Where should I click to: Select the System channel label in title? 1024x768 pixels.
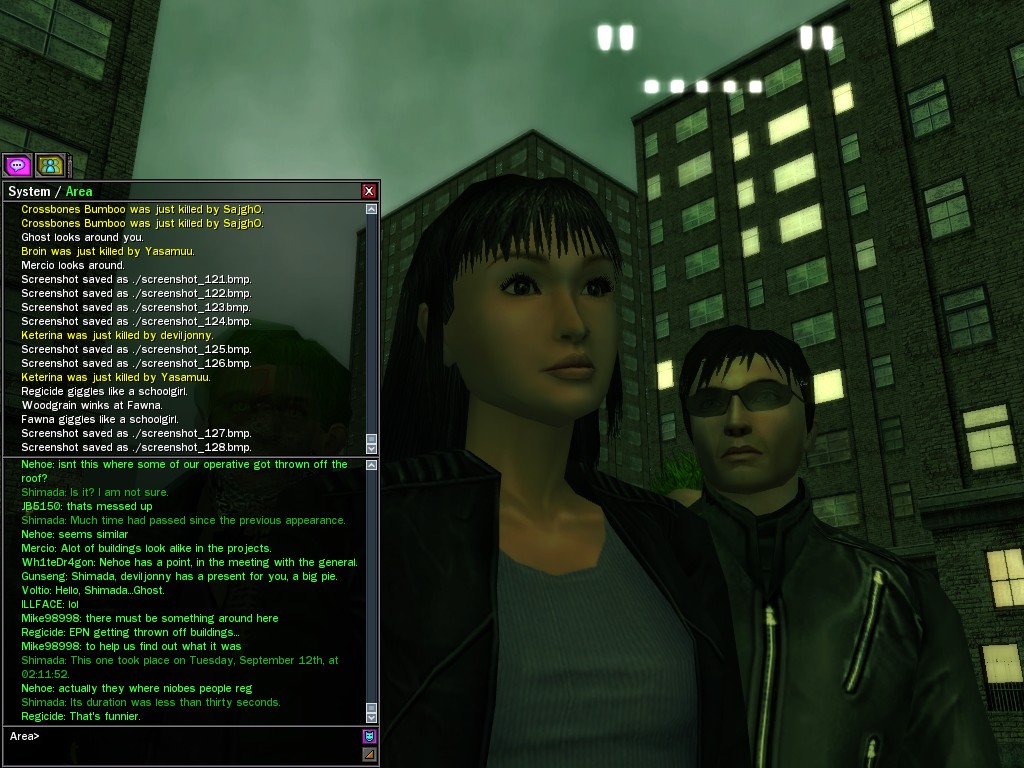click(29, 191)
